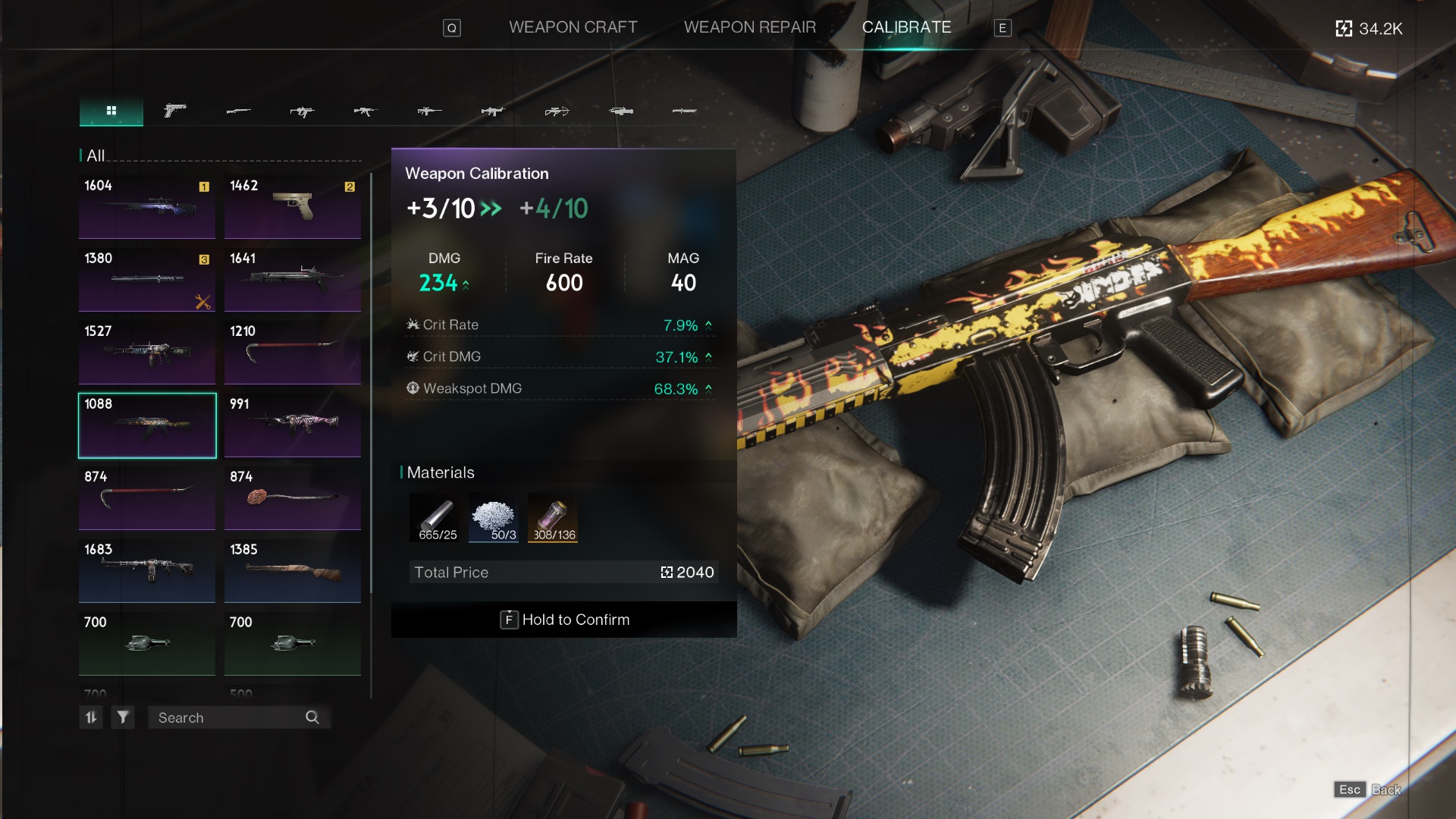
Task: Click the weapon search field
Action: pos(227,717)
